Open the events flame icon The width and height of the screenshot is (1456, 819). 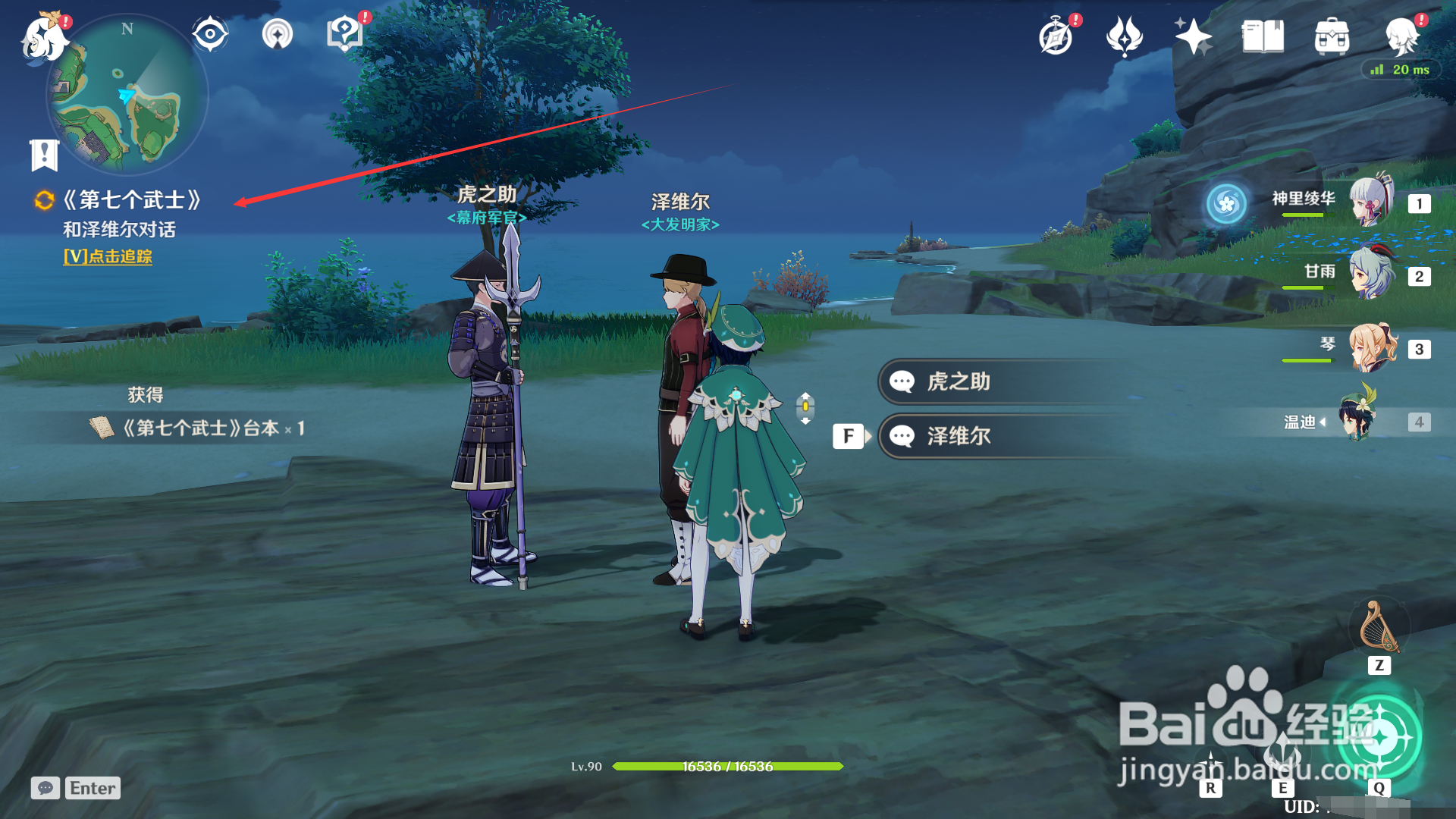pyautogui.click(x=1124, y=36)
